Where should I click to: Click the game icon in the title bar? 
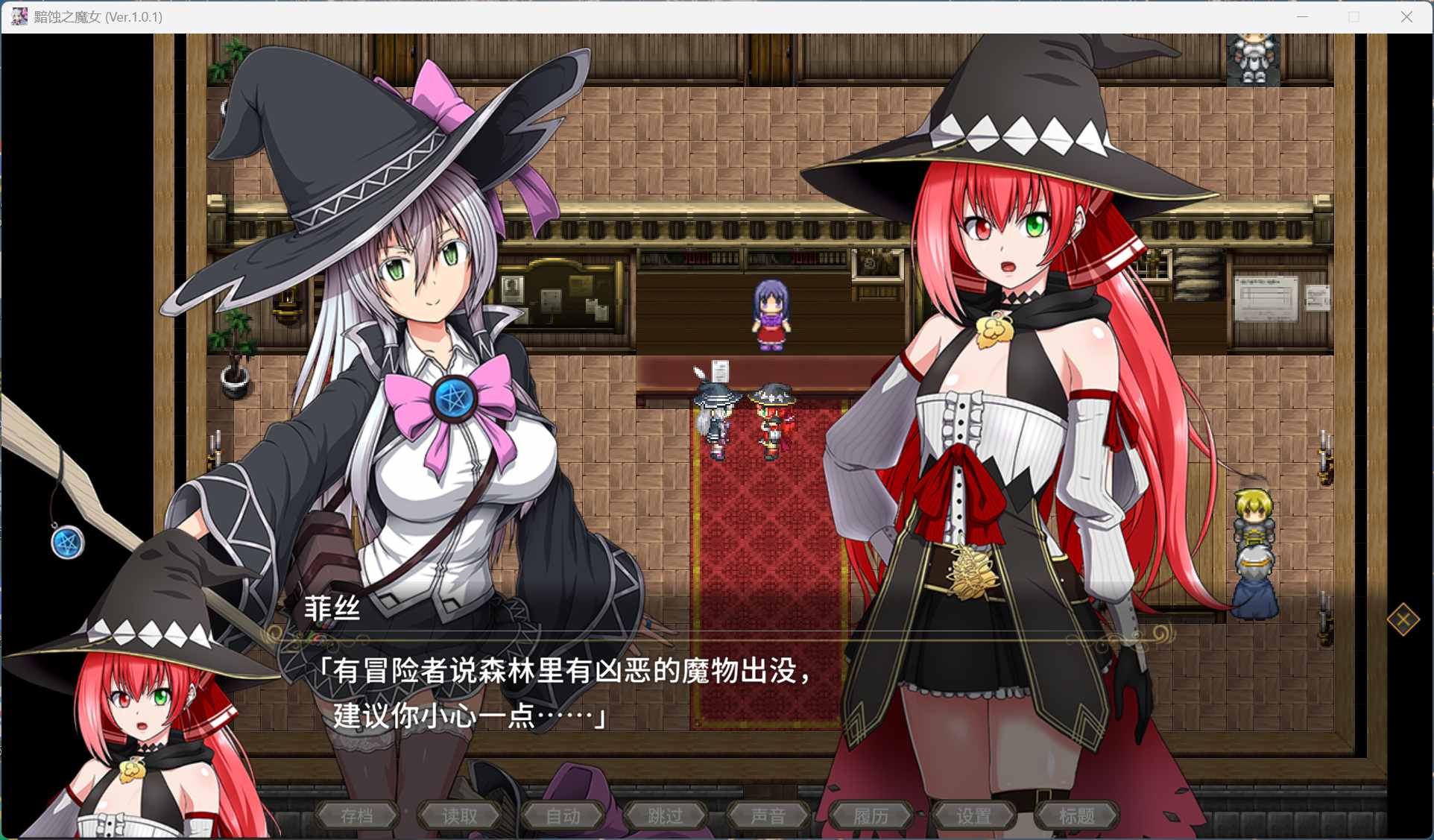[18, 16]
